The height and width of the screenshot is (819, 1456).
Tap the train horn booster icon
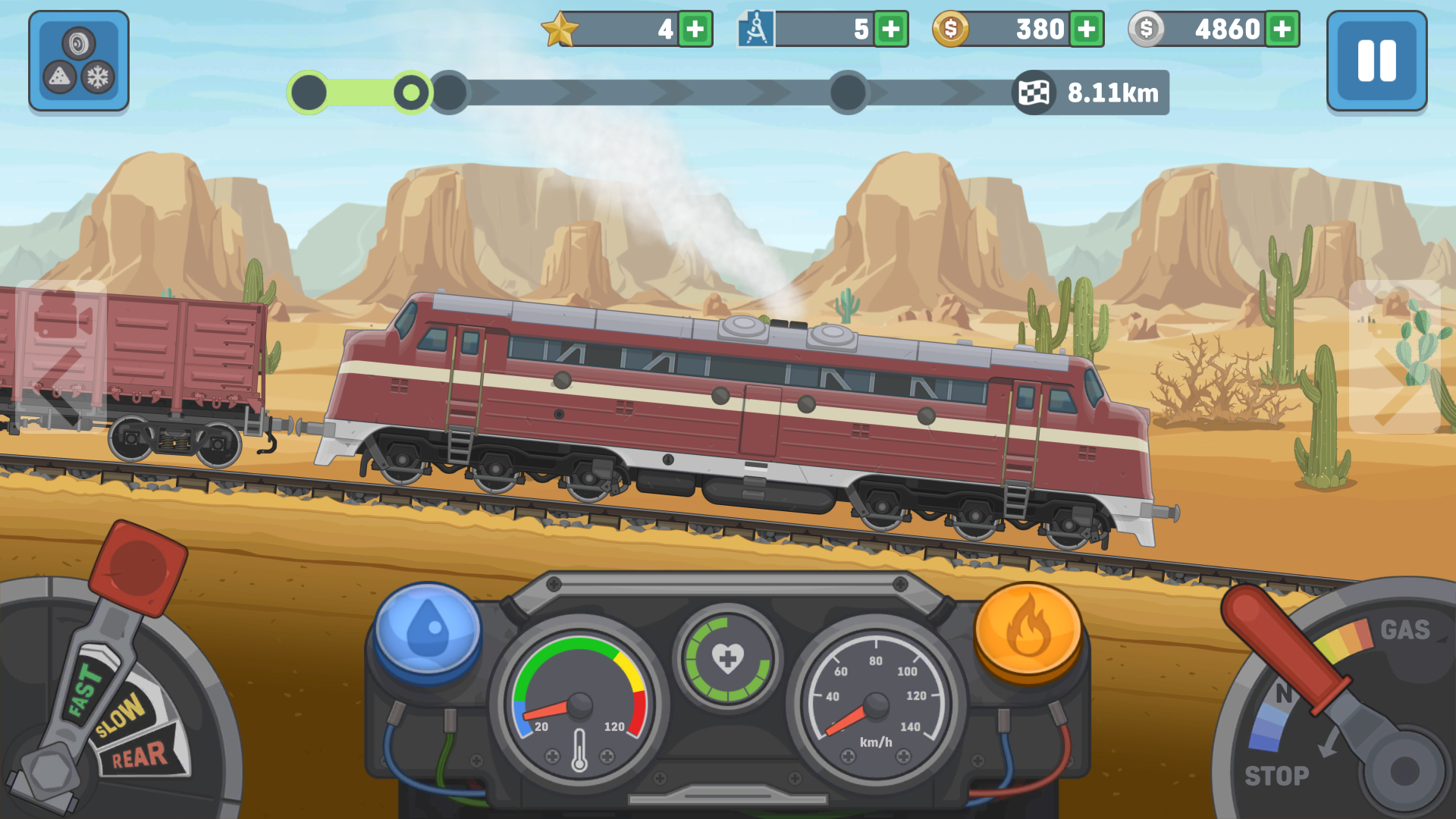tap(78, 43)
